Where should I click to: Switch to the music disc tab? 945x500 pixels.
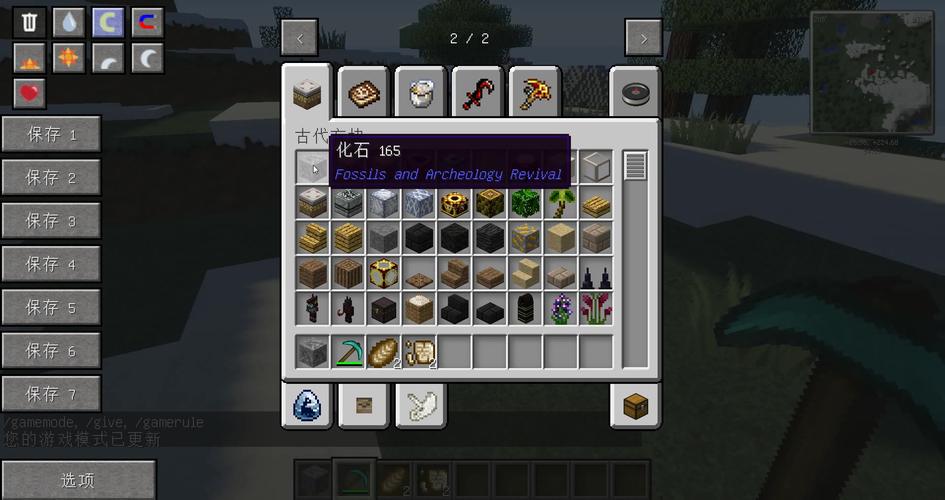(x=635, y=95)
